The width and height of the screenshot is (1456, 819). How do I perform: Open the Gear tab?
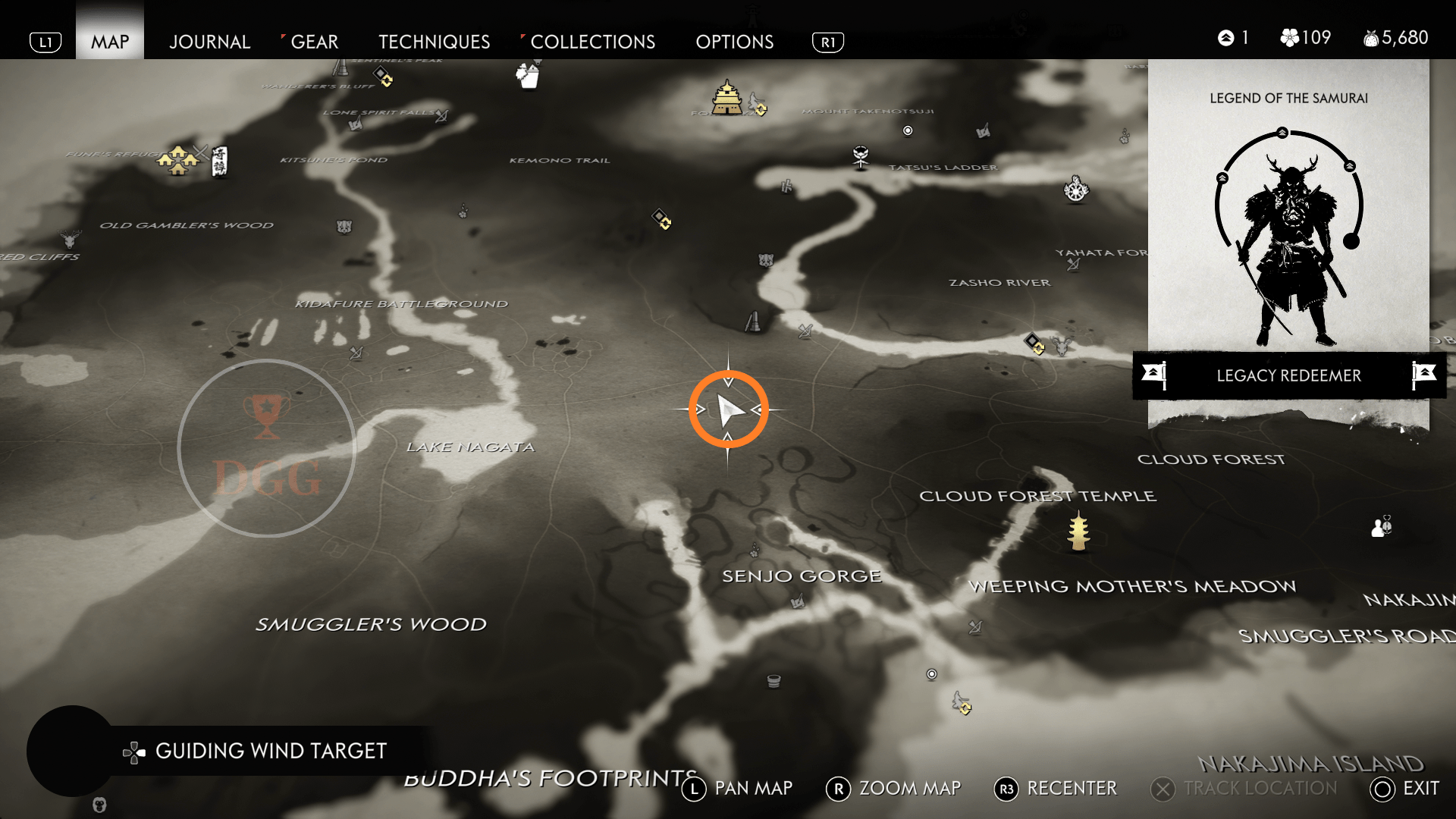click(x=314, y=42)
